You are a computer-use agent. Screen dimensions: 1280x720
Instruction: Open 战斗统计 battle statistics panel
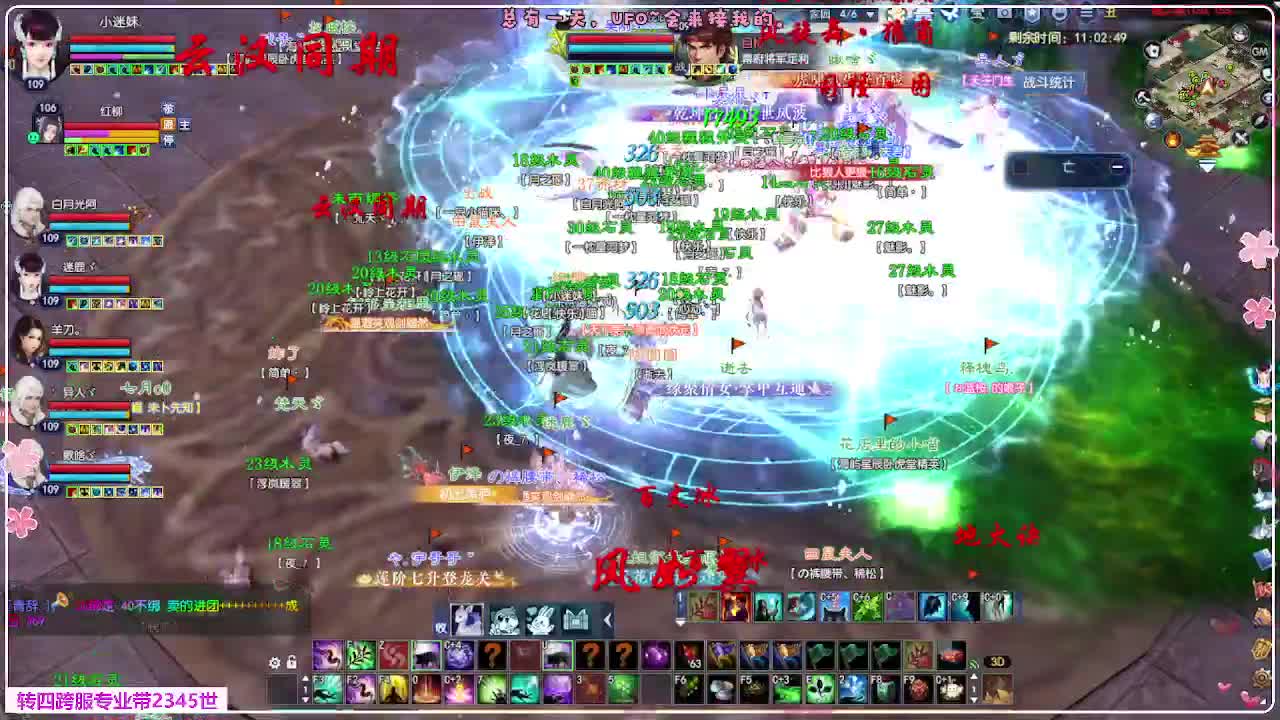[x=1046, y=82]
